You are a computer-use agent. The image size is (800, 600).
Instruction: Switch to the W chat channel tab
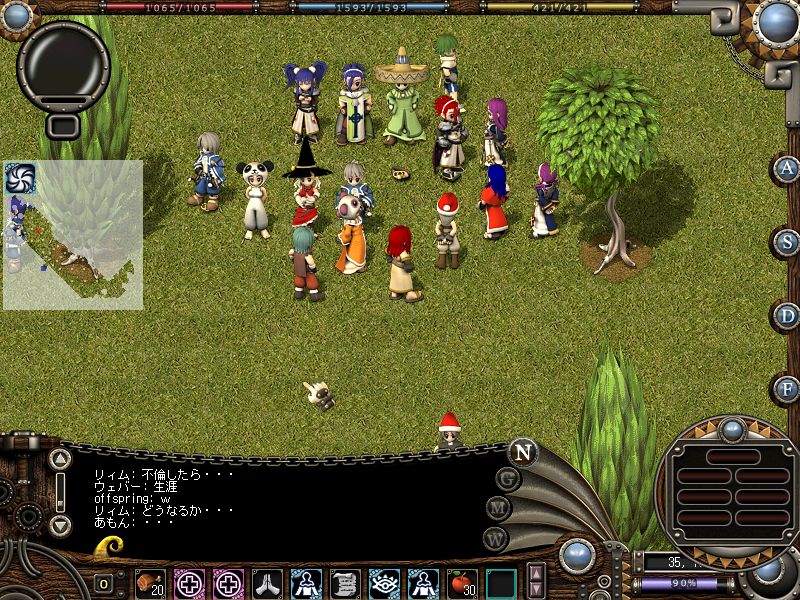click(x=495, y=538)
